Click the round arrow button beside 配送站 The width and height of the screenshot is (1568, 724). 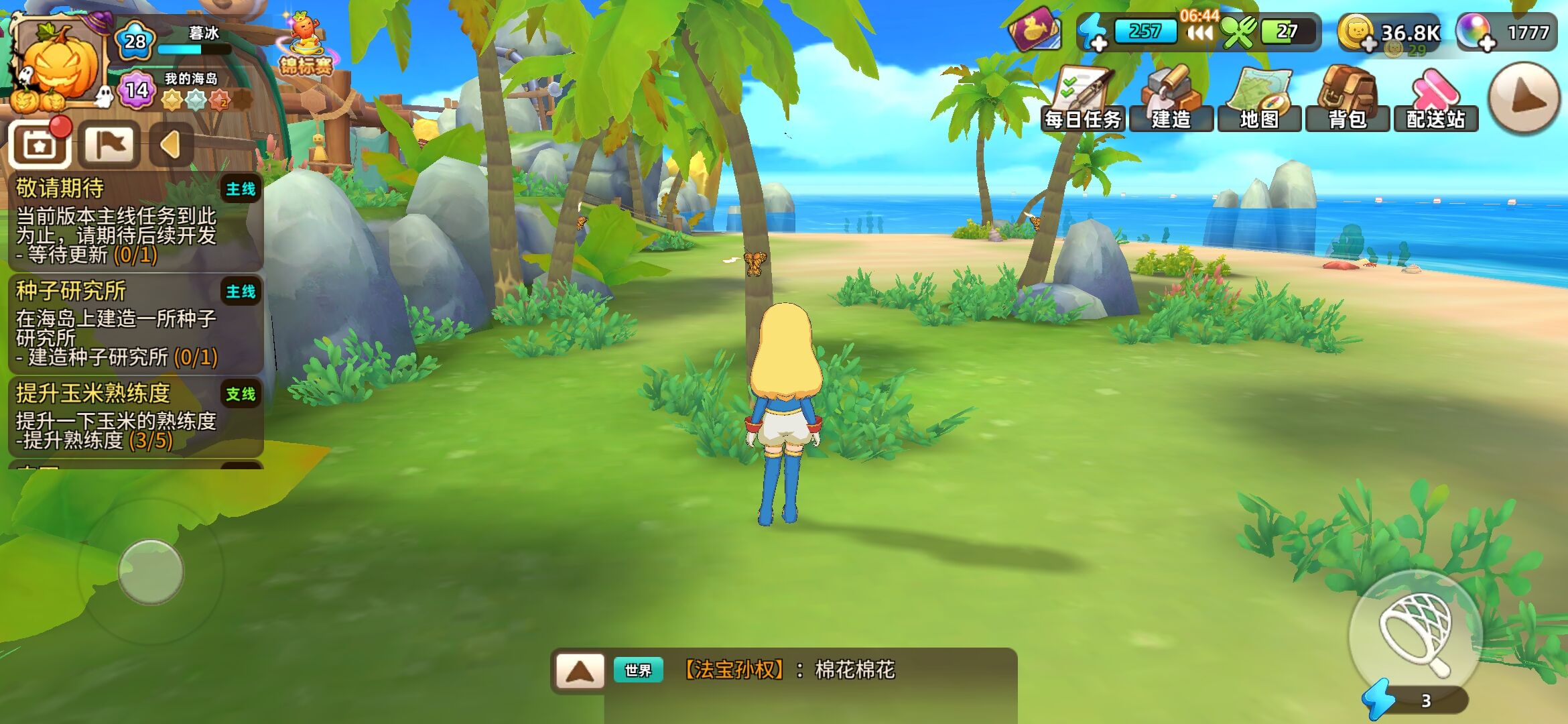pyautogui.click(x=1524, y=99)
